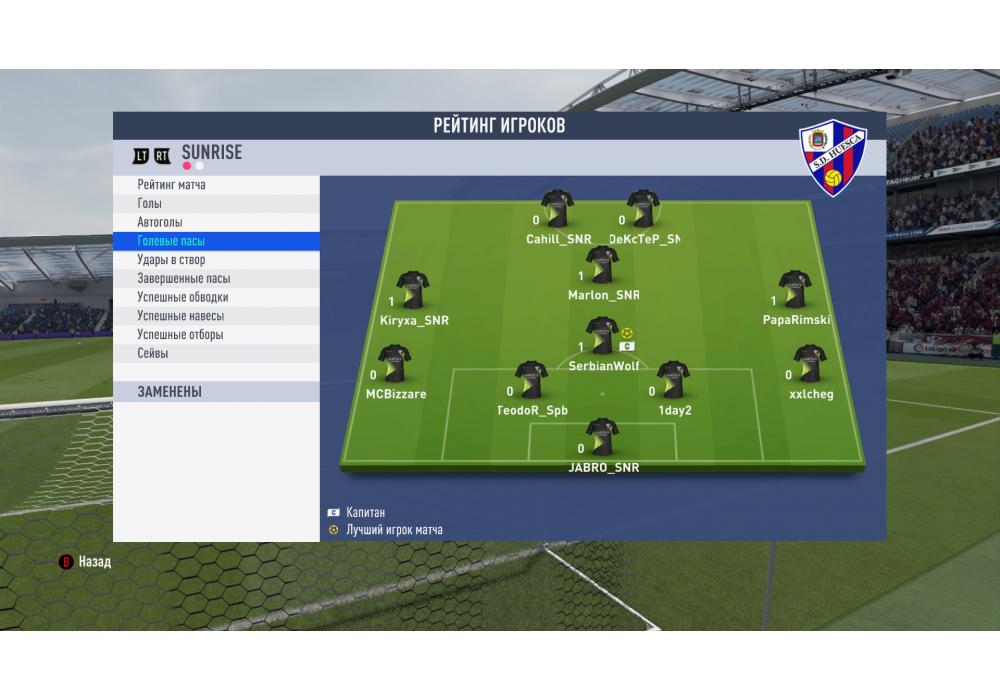Select midfielder Marlon_SNR's shirt
The width and height of the screenshot is (1000, 700).
[x=602, y=265]
